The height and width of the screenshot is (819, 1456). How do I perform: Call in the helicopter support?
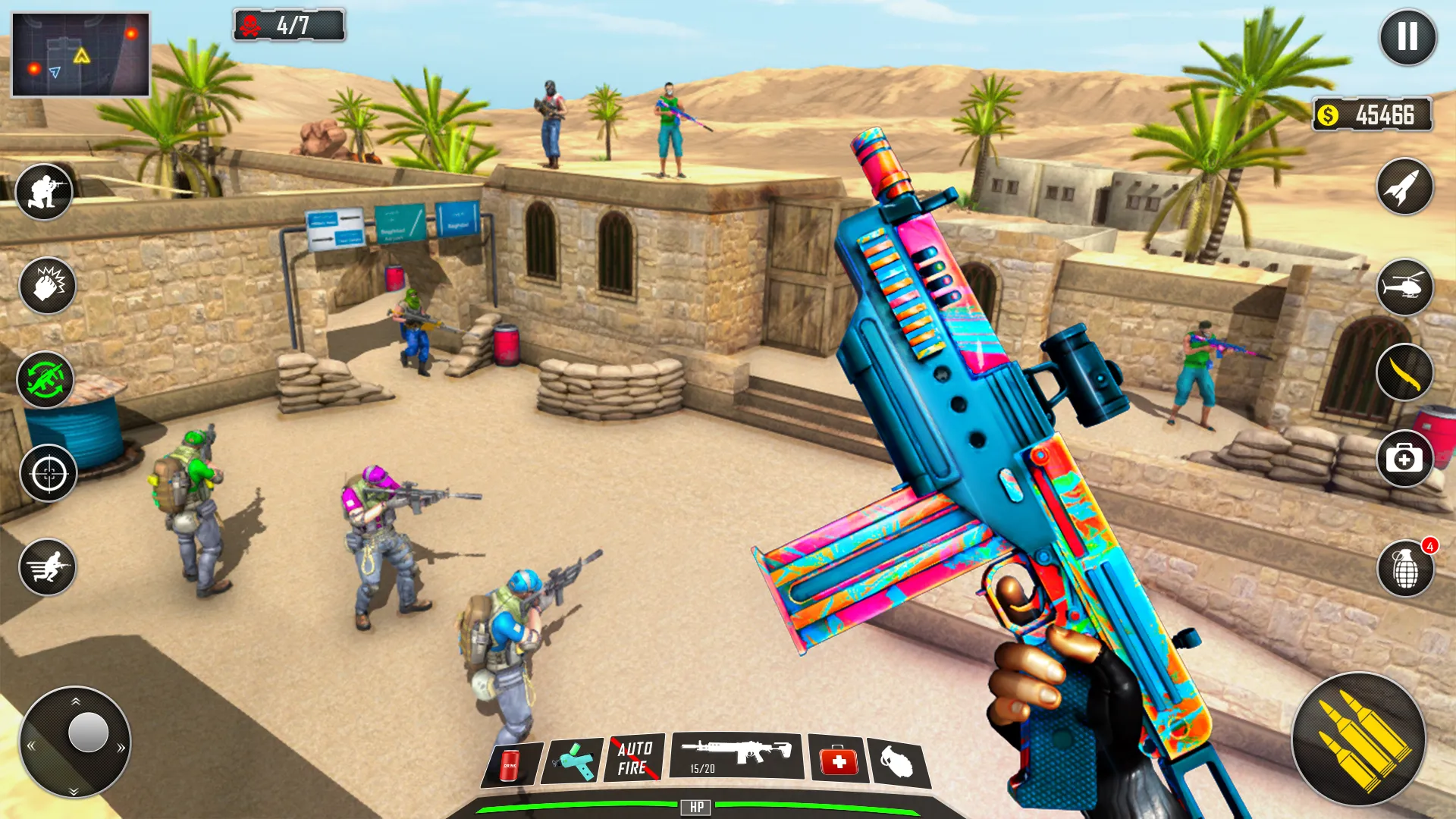point(1404,287)
